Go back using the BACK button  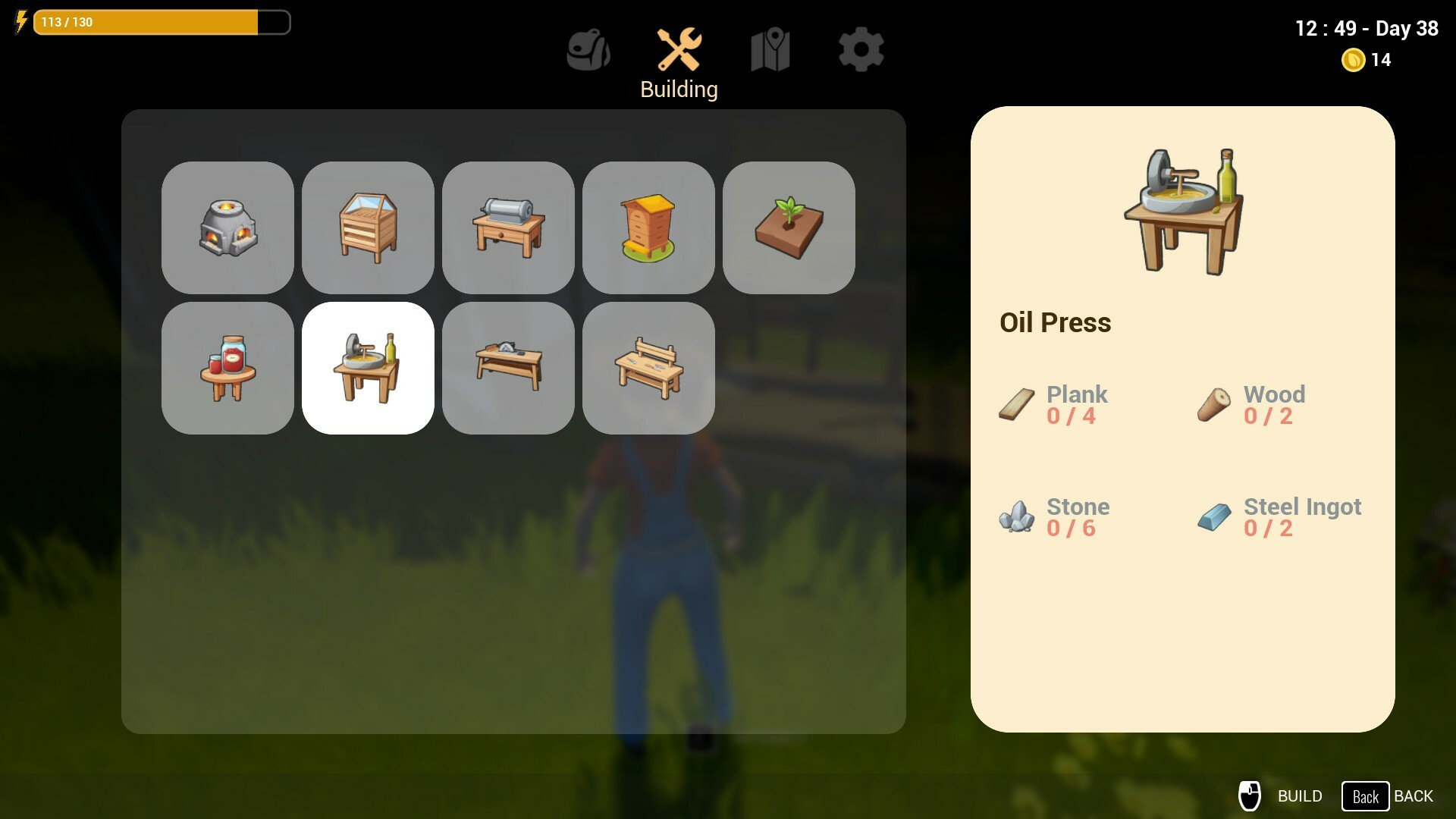pyautogui.click(x=1388, y=796)
